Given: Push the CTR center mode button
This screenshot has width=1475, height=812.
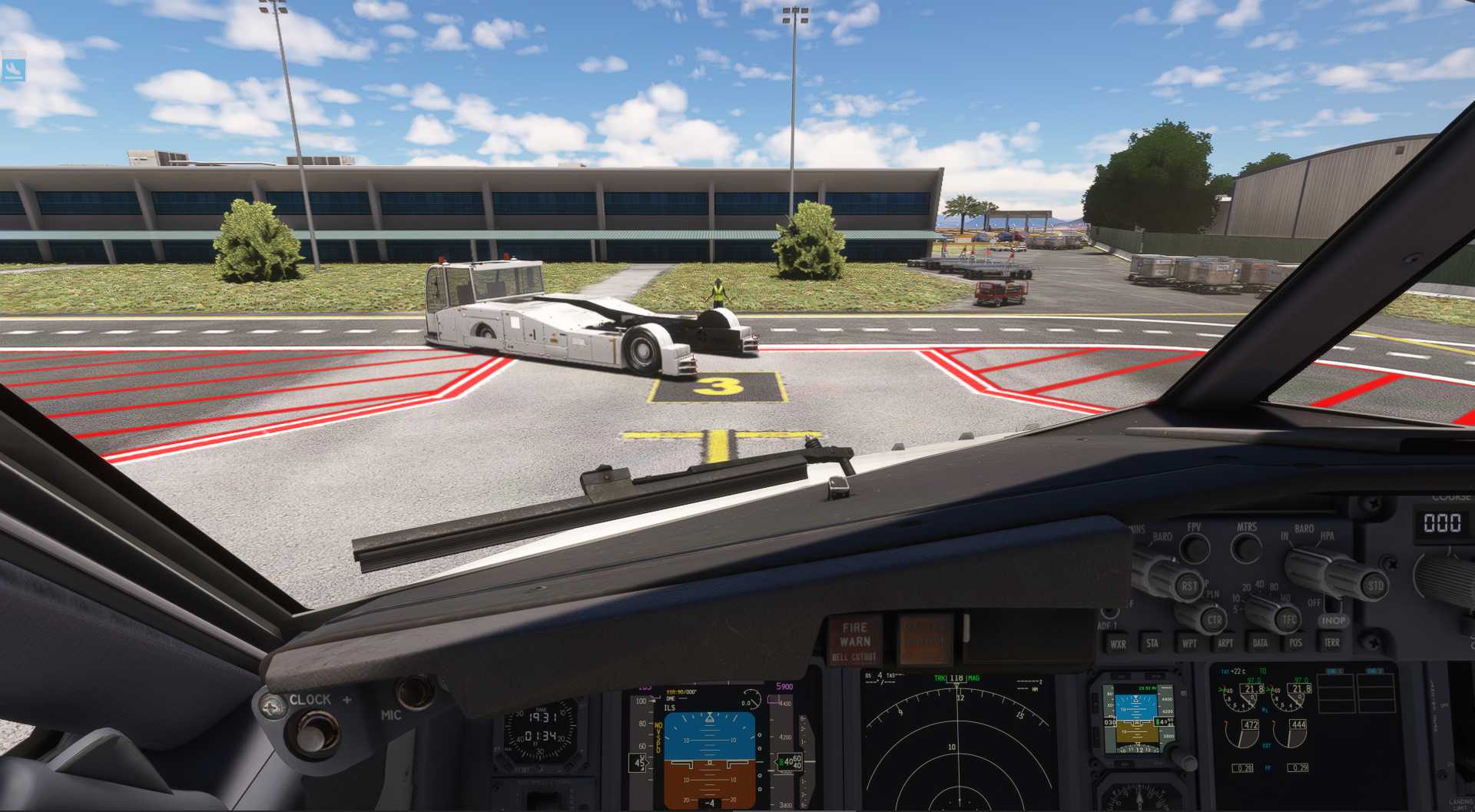Looking at the screenshot, I should tap(1214, 619).
